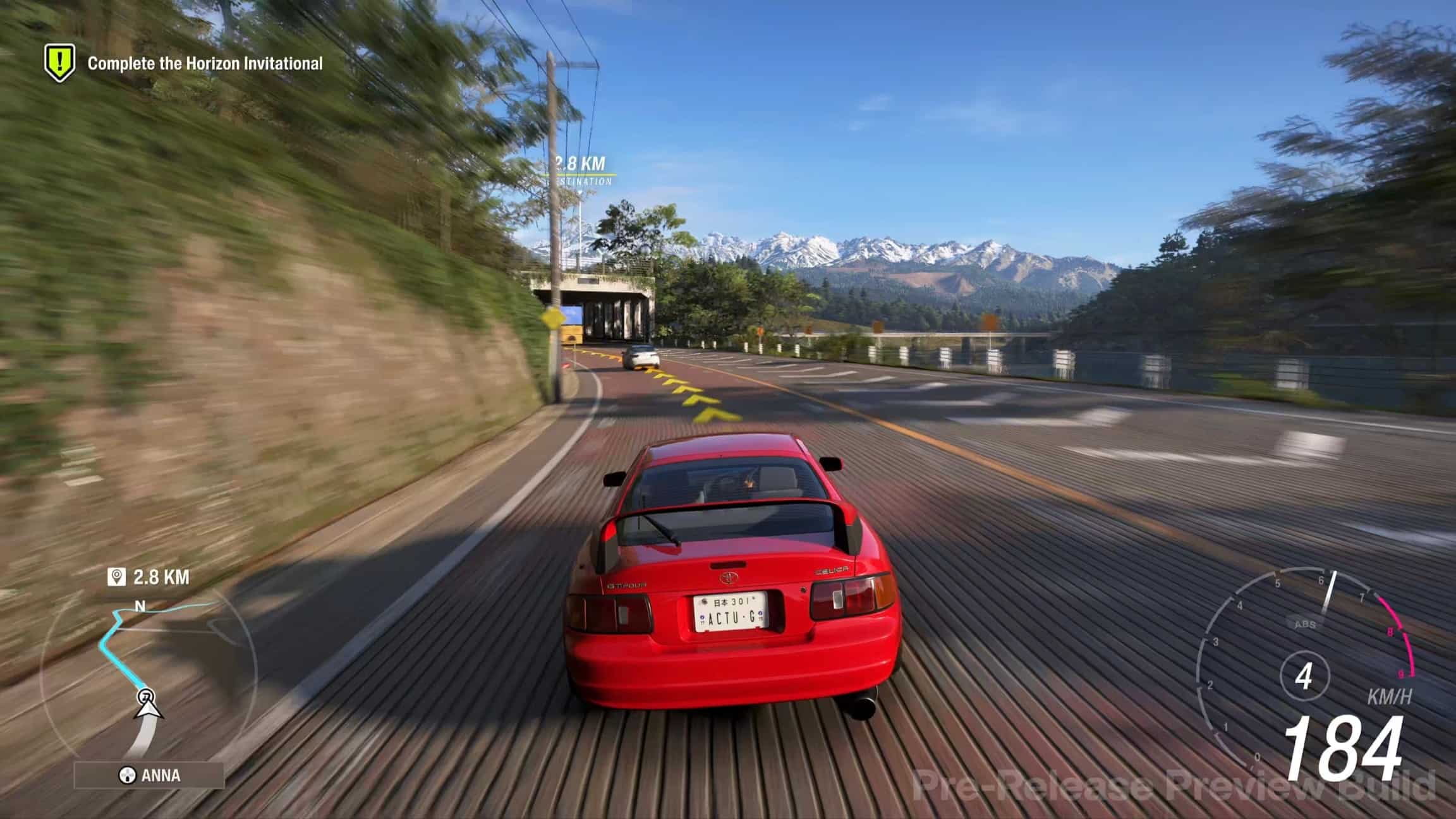Click the player arrow on the minimap
The height and width of the screenshot is (819, 1456).
pyautogui.click(x=148, y=708)
